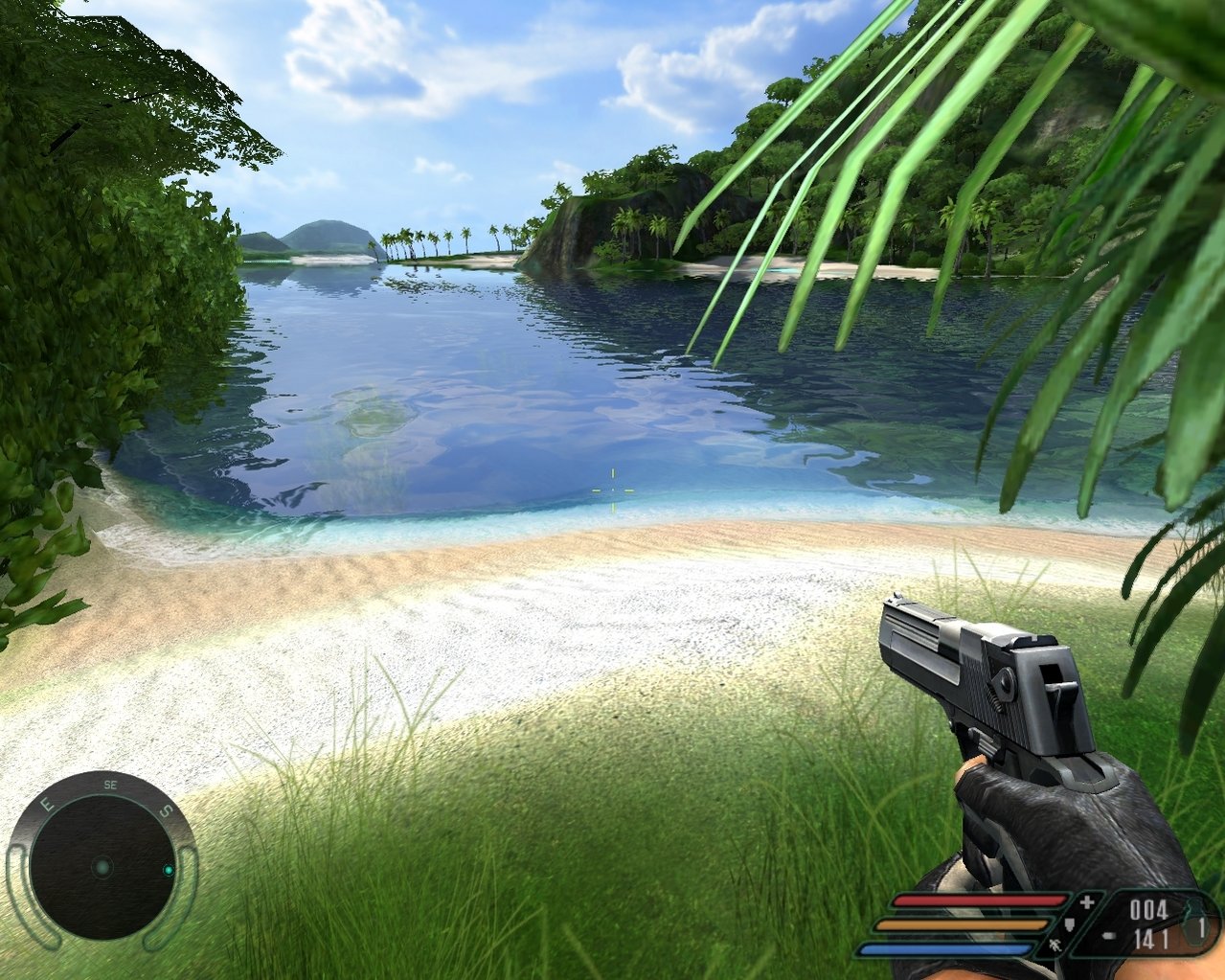Click the health cross icon
The image size is (1225, 980).
coord(1086,902)
